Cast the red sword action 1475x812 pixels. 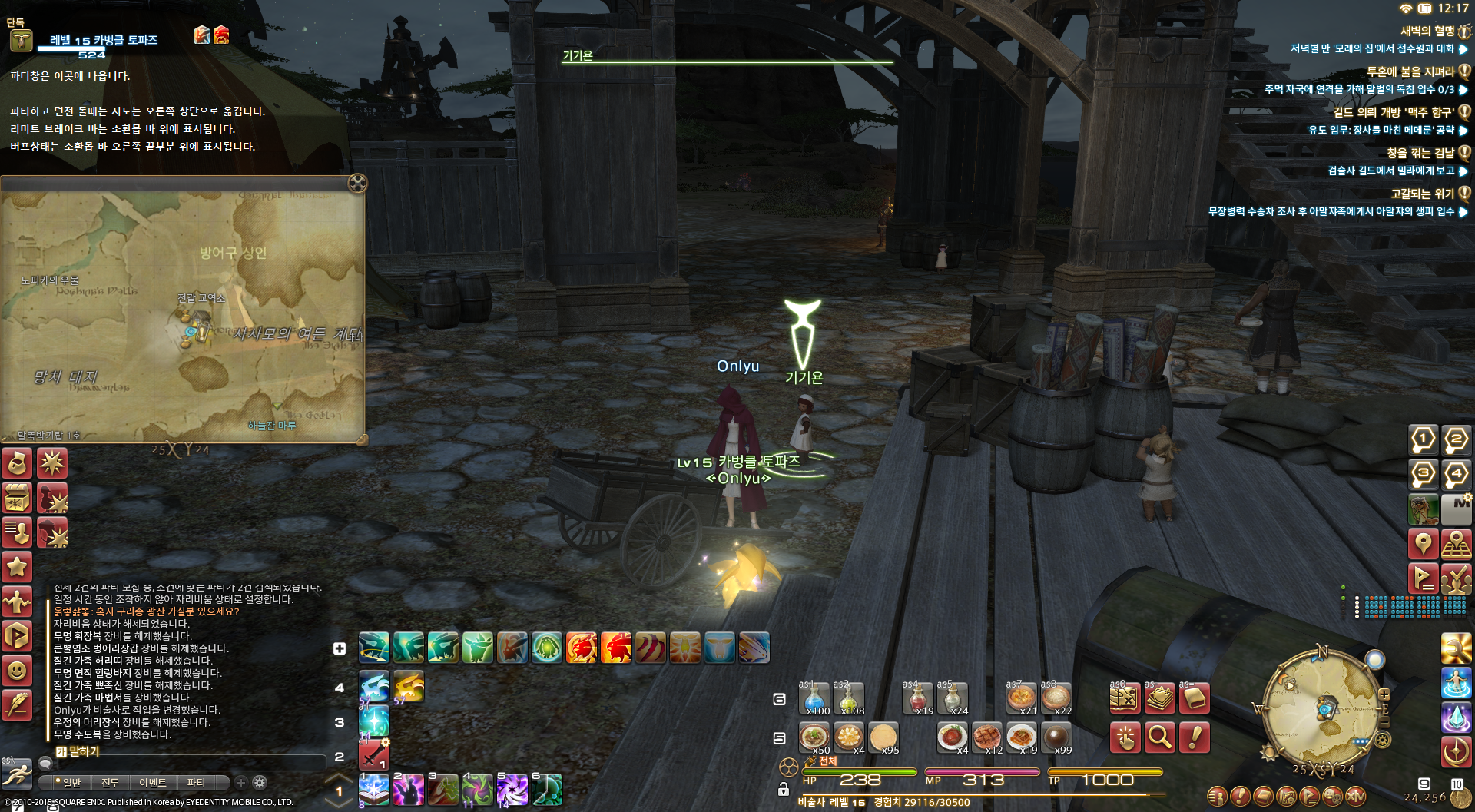[374, 755]
